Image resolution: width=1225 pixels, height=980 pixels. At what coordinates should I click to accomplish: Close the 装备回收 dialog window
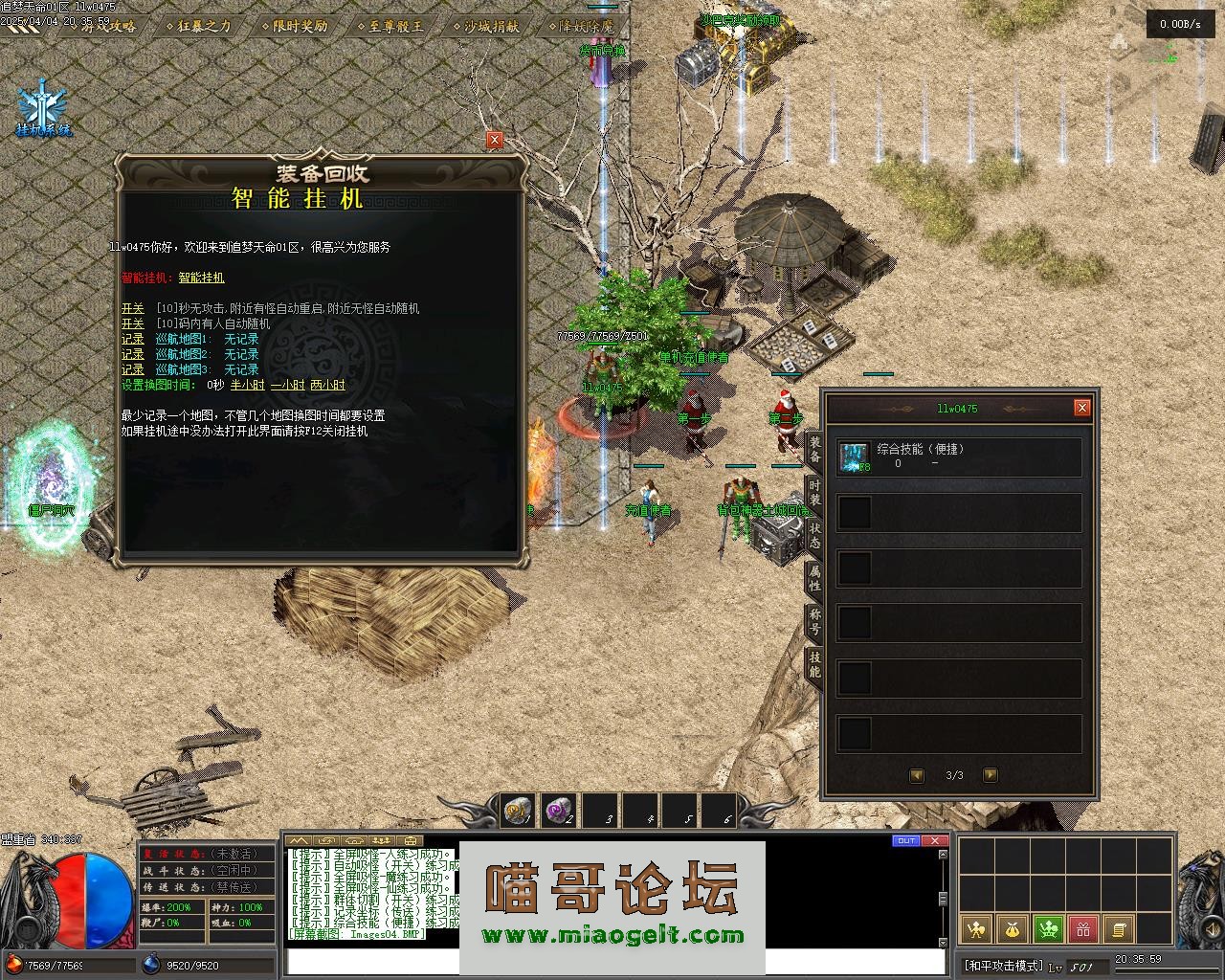[495, 140]
